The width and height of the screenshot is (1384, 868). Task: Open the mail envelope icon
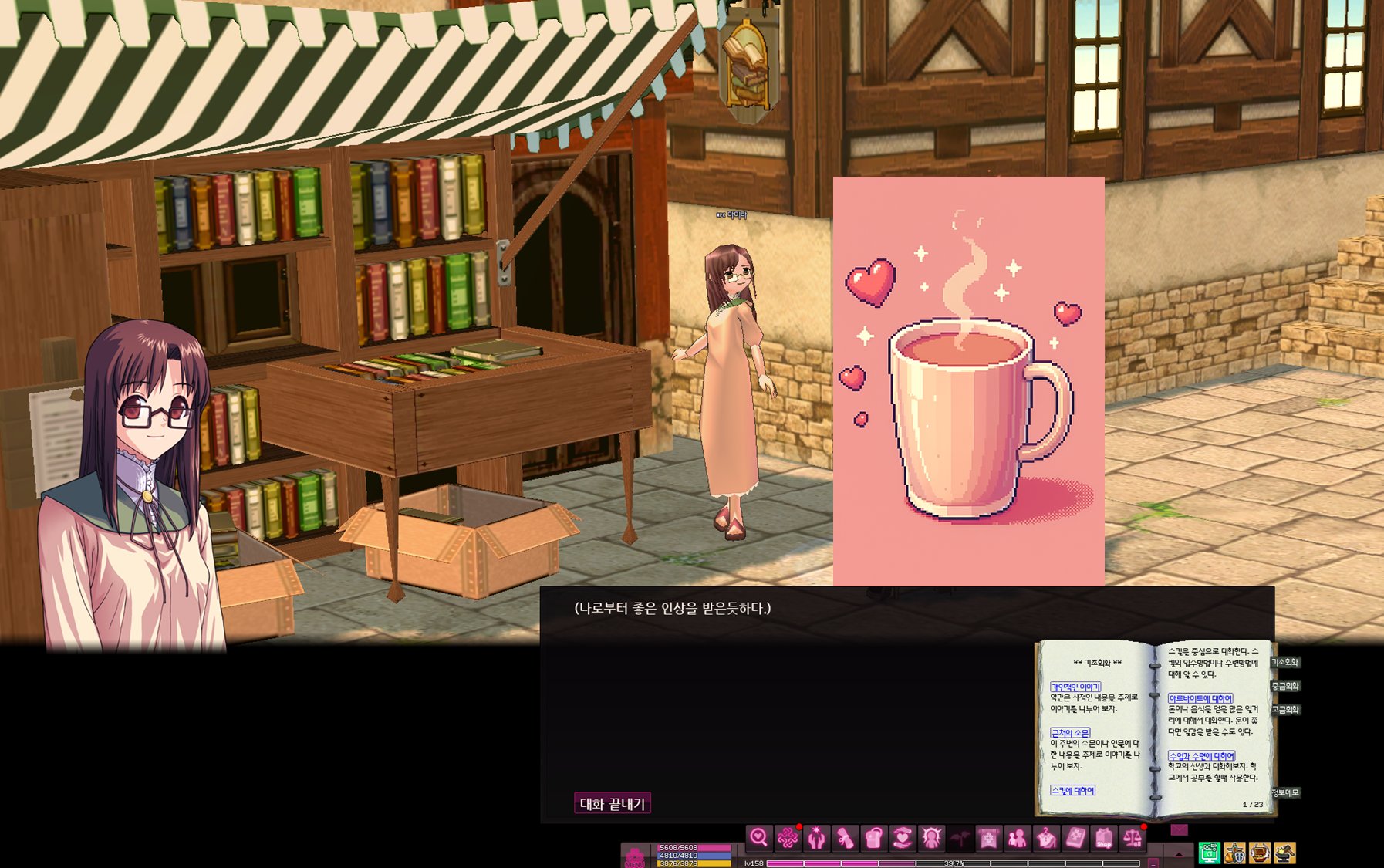1179,830
